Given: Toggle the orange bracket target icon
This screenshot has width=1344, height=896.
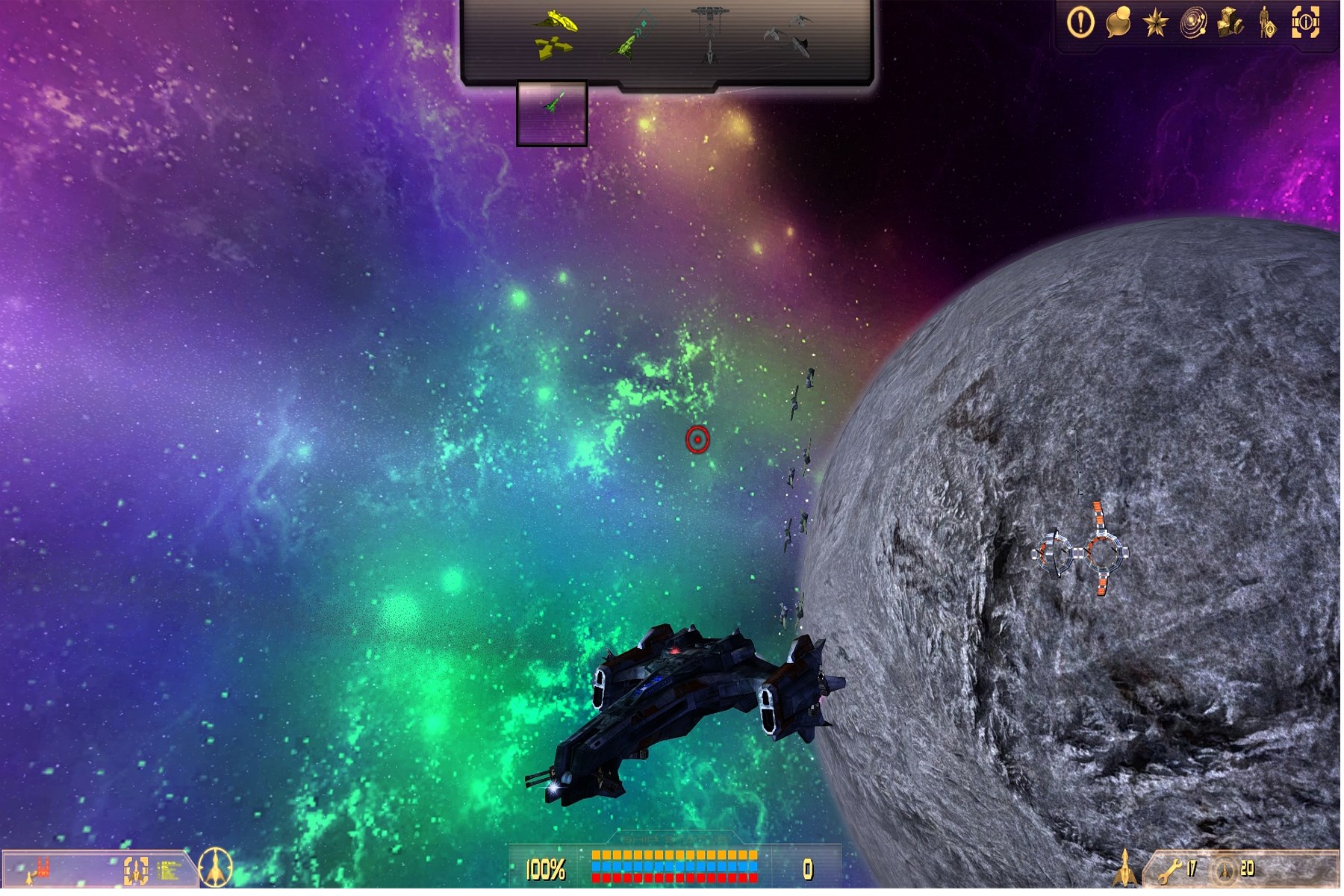Looking at the screenshot, I should point(135,870).
